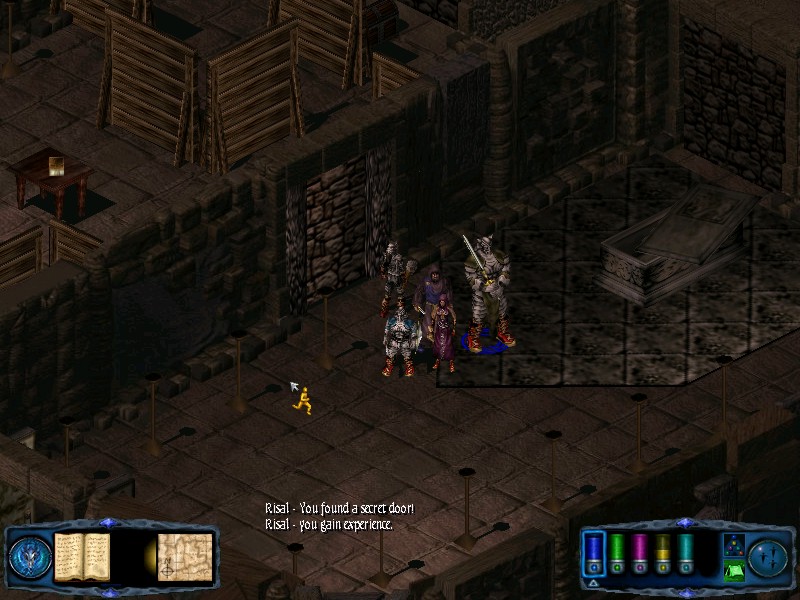Select the magenta party member vial
800x600 pixels.
tap(640, 553)
